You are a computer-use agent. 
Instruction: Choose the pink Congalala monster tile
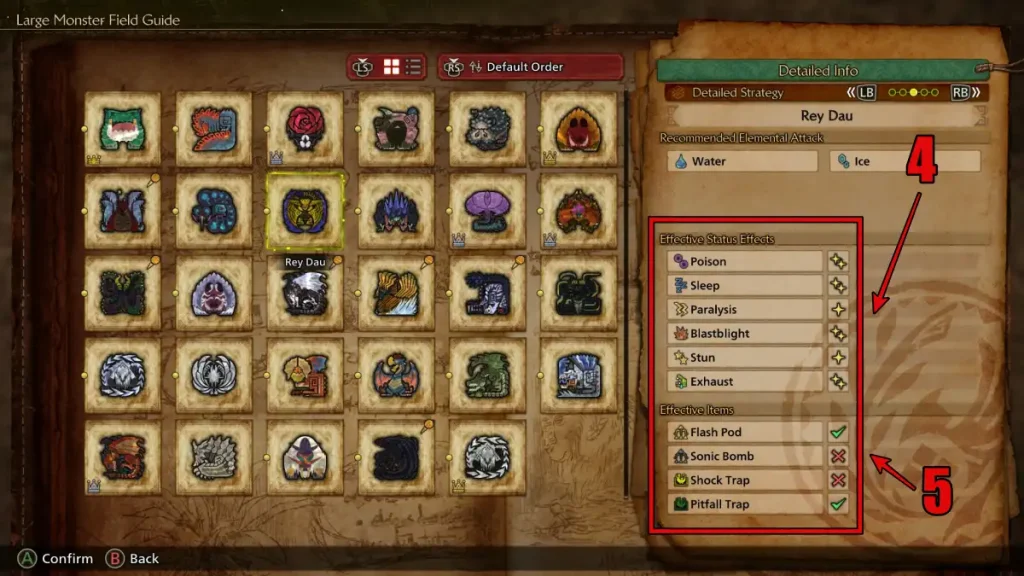point(396,129)
